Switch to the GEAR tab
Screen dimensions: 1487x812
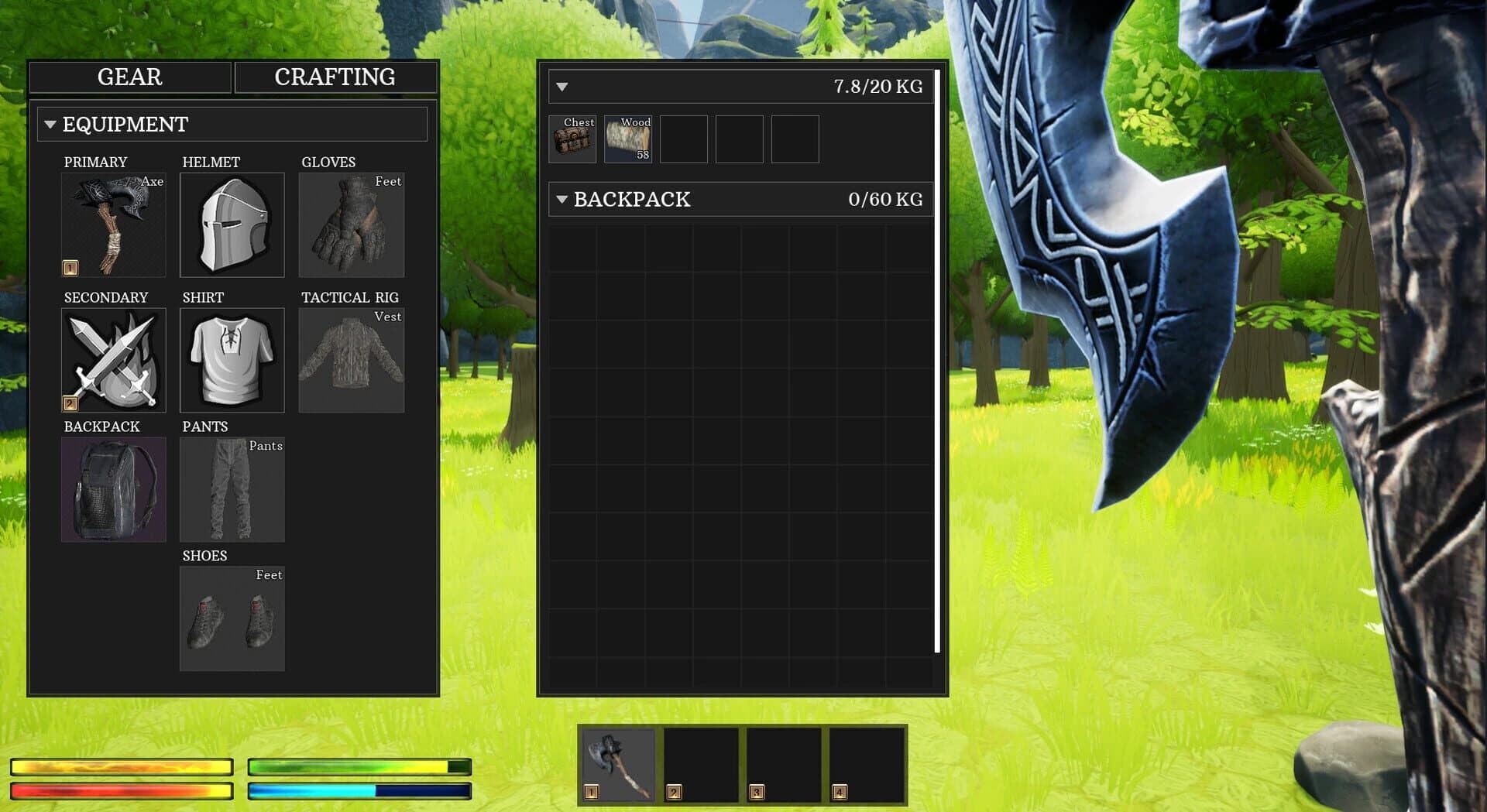coord(129,77)
